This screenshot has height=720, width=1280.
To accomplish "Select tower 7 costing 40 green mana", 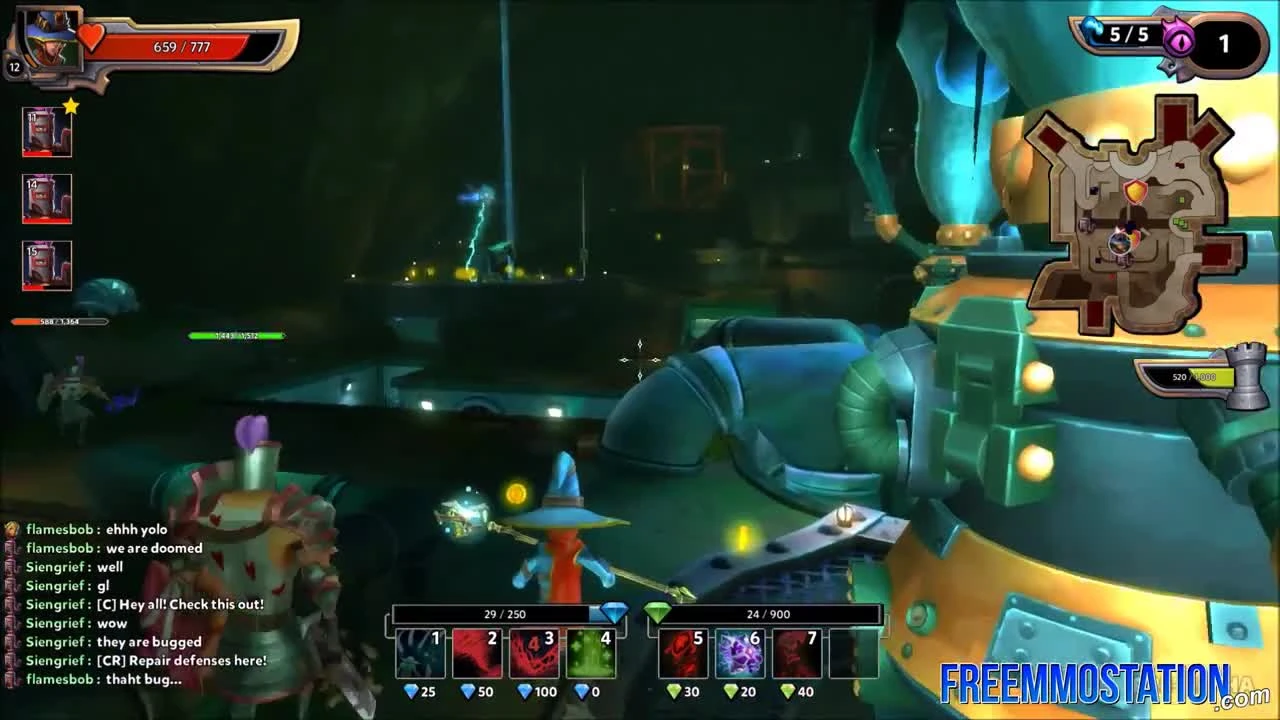I will tap(797, 652).
